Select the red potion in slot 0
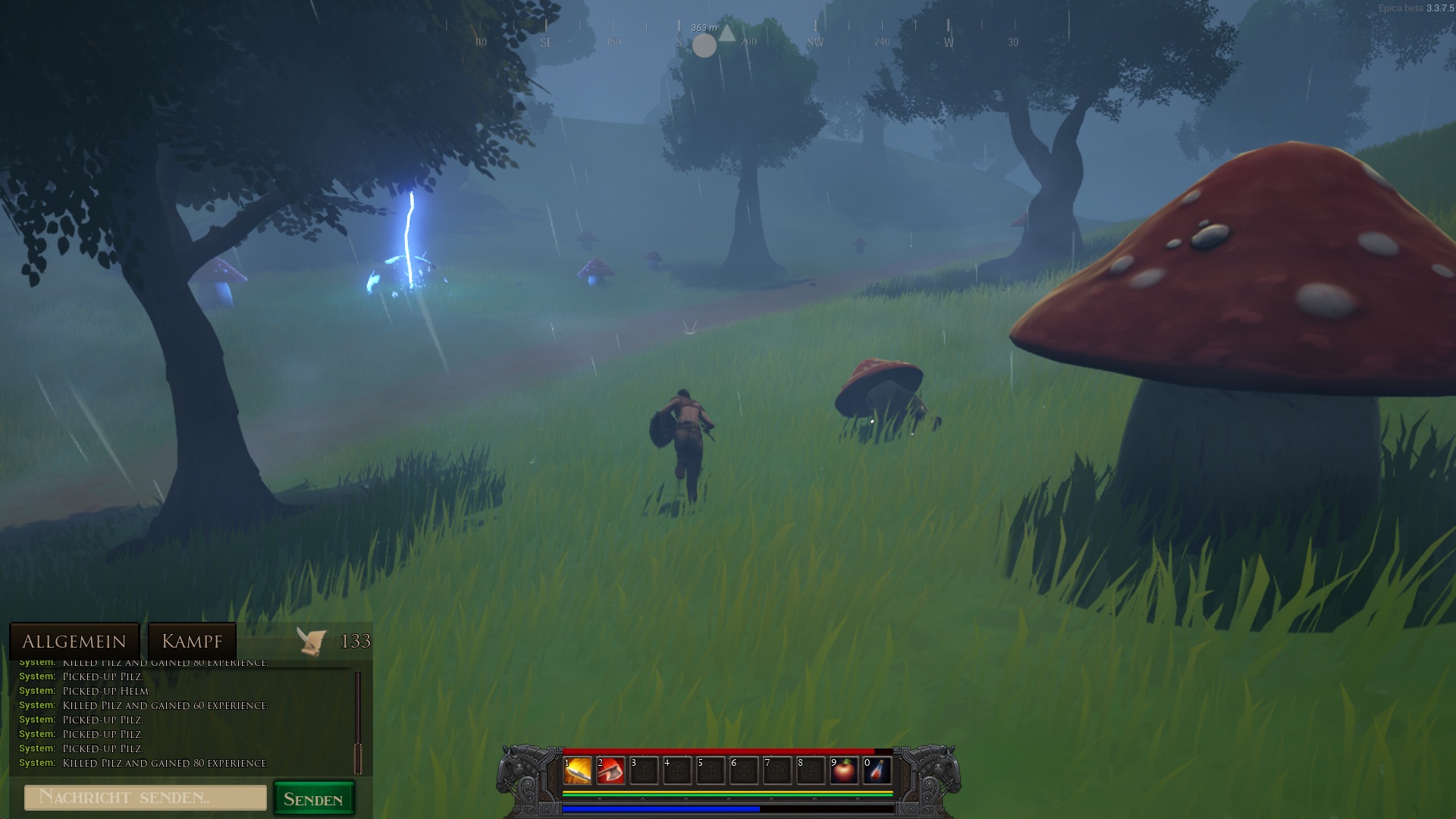 pyautogui.click(x=877, y=770)
